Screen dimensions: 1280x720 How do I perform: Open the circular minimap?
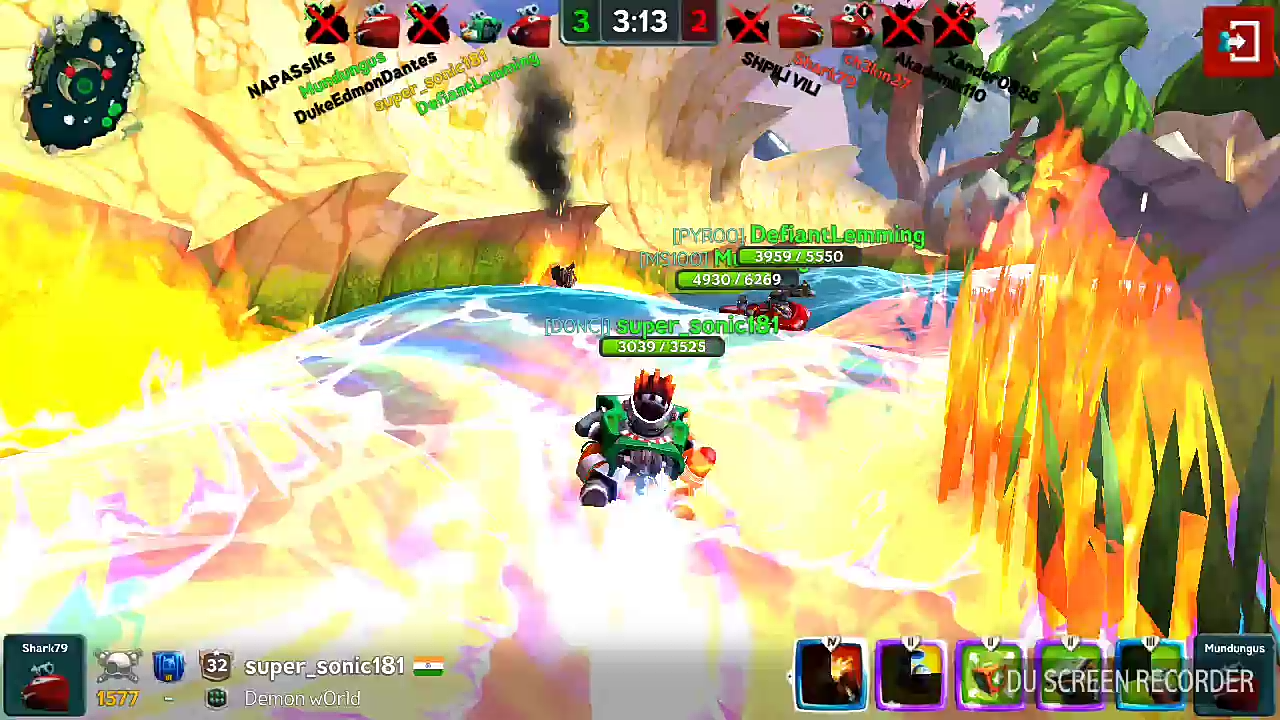(x=84, y=82)
